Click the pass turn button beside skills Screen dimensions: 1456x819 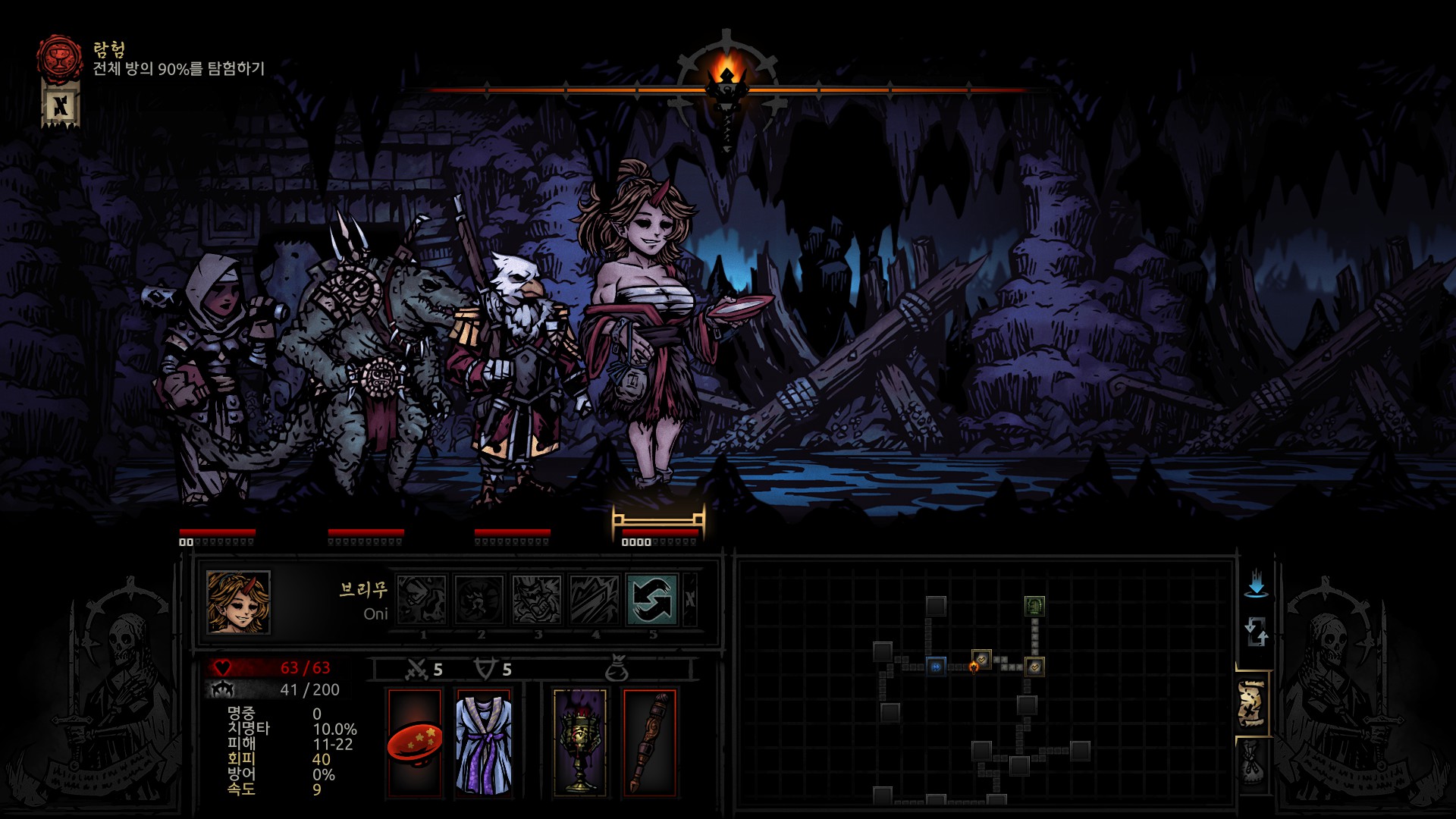click(x=690, y=599)
